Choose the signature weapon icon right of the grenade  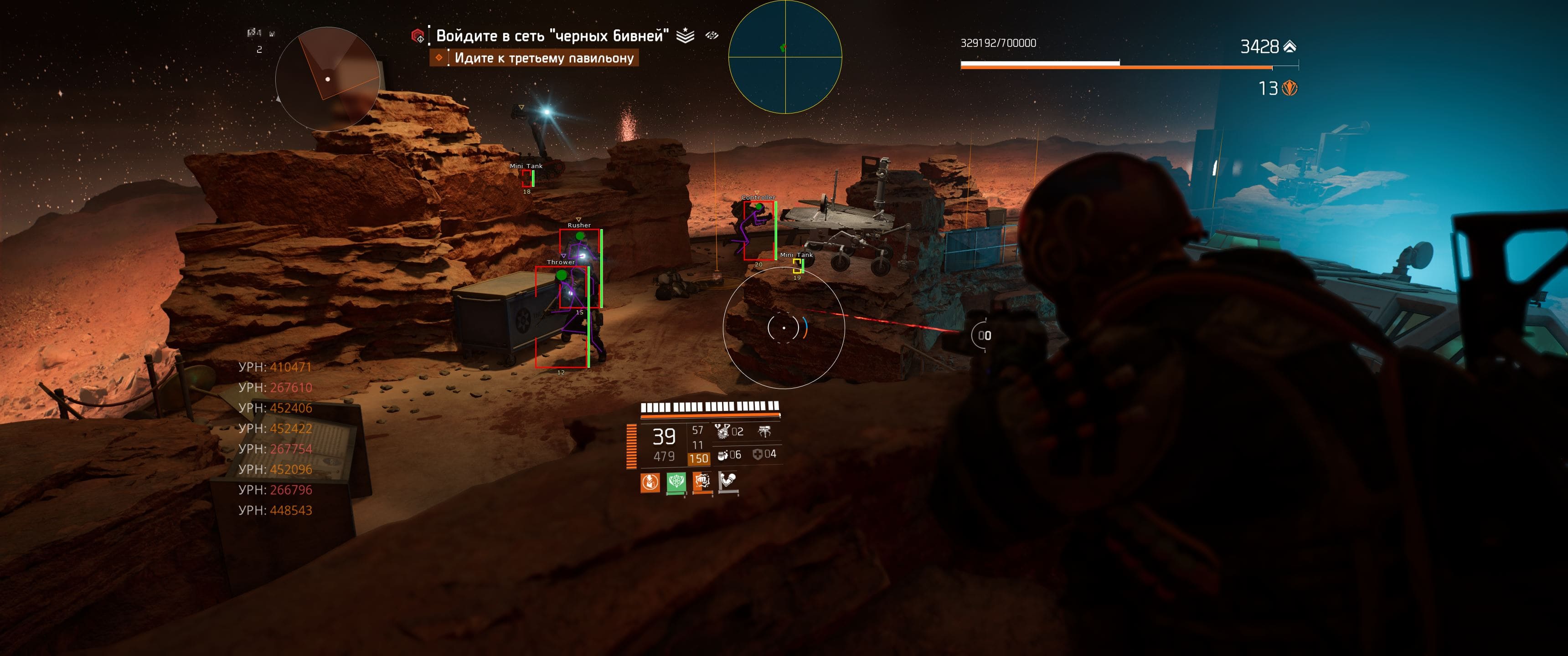coord(764,431)
